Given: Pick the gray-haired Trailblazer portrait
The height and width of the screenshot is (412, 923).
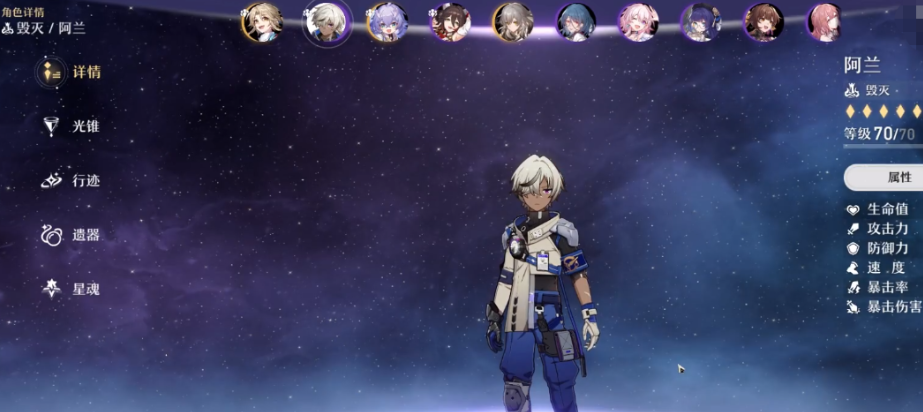Looking at the screenshot, I should 512,22.
